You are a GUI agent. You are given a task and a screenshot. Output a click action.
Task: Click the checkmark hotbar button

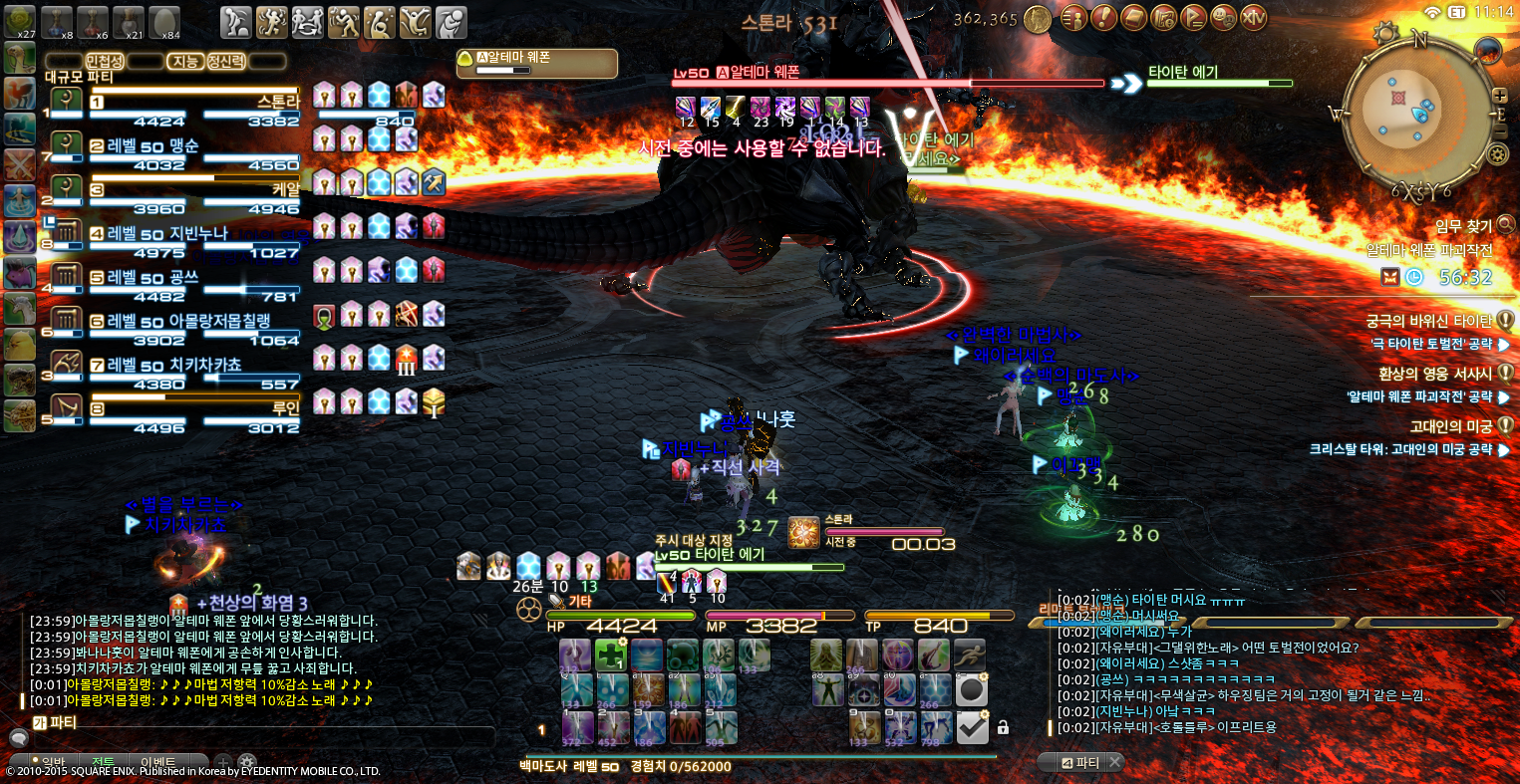pyautogui.click(x=972, y=728)
